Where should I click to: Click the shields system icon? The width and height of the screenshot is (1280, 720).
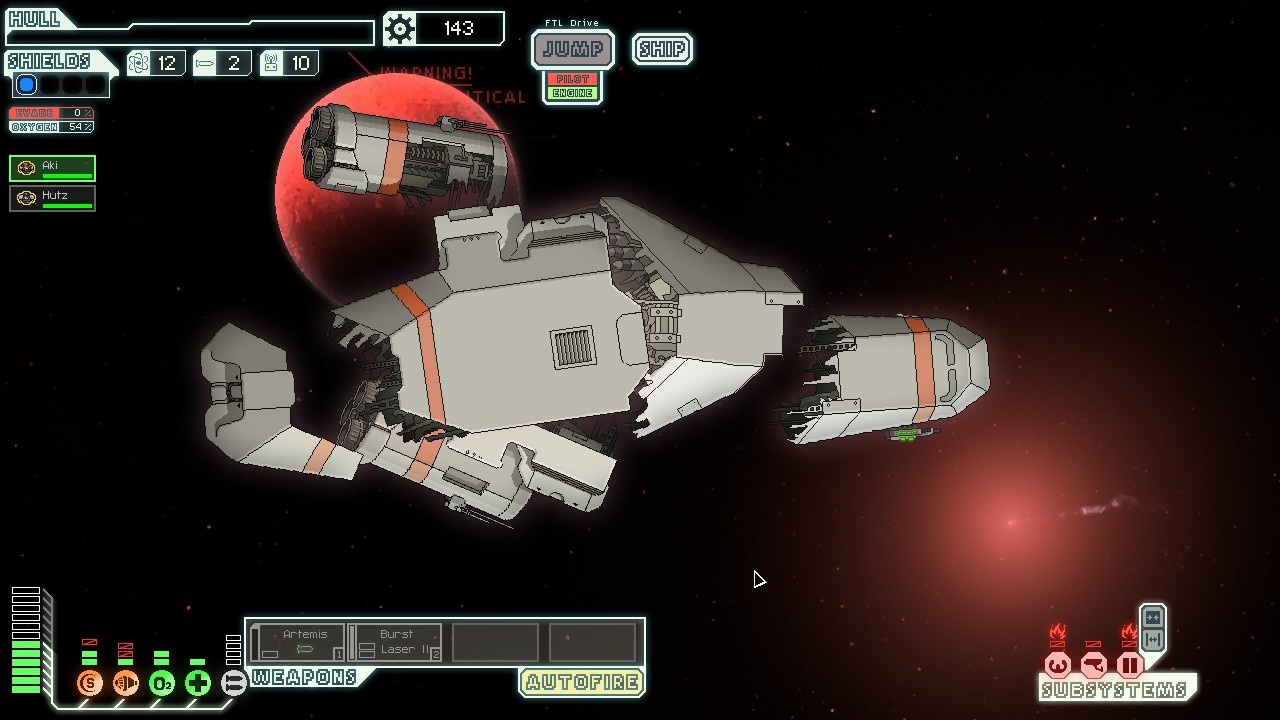click(x=90, y=684)
